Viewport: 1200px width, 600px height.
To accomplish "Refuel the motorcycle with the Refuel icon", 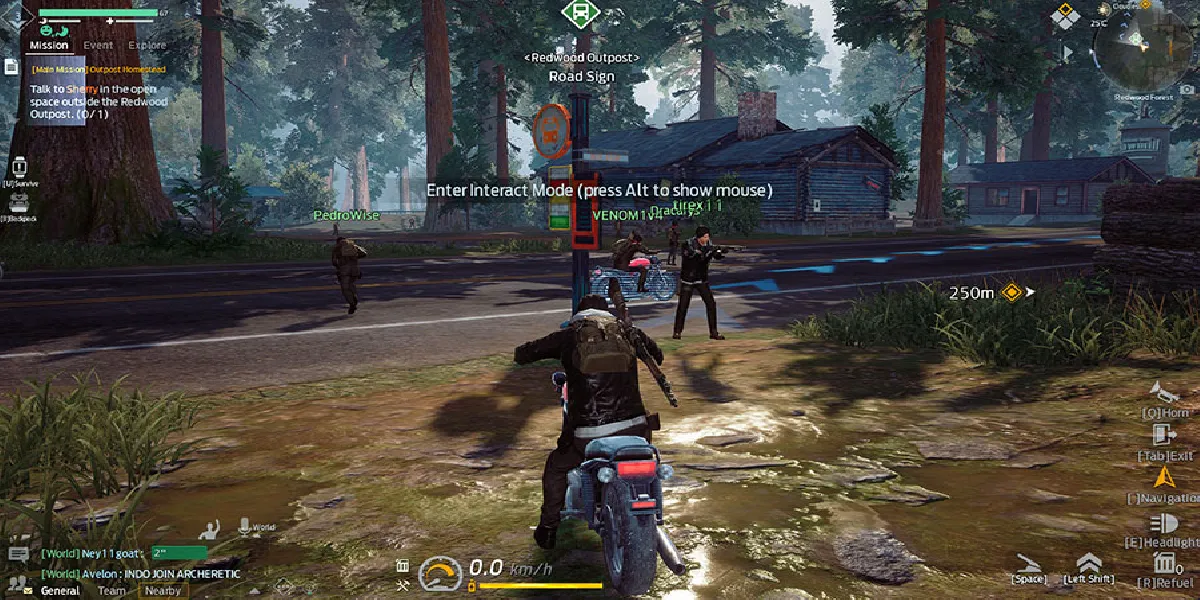I will click(x=1163, y=562).
